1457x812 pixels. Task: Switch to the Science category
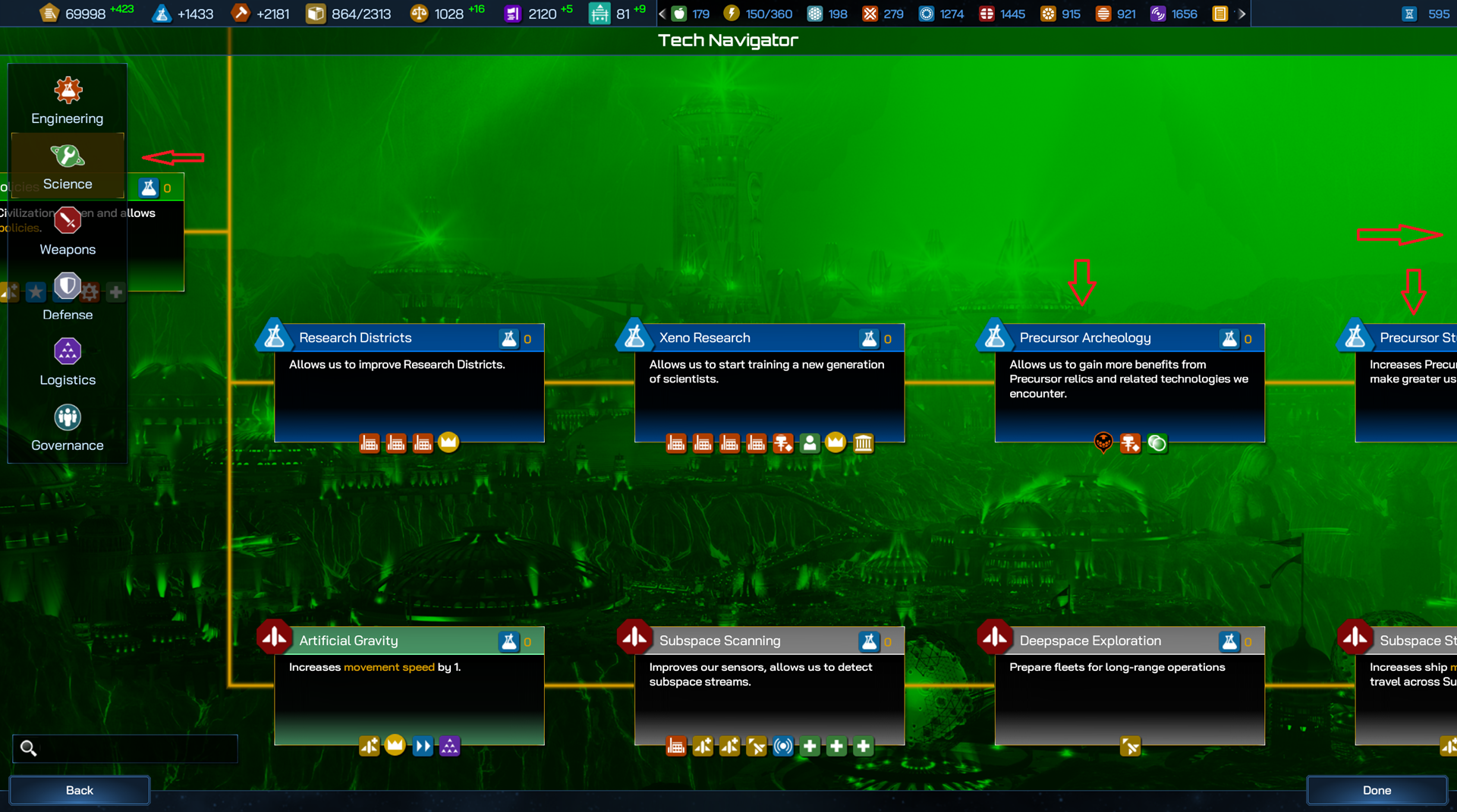68,166
